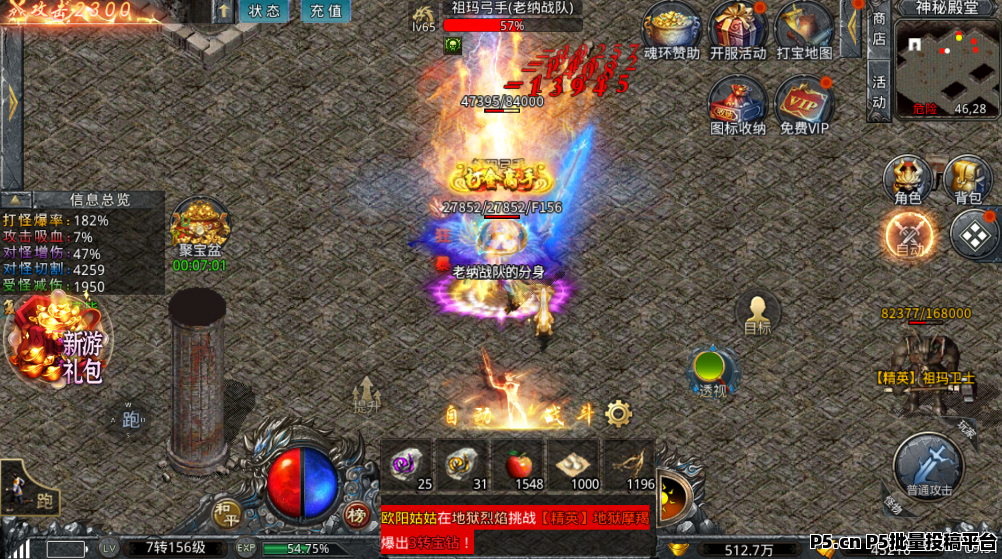Open the 角色 character sheet
The height and width of the screenshot is (559, 1002).
click(908, 180)
